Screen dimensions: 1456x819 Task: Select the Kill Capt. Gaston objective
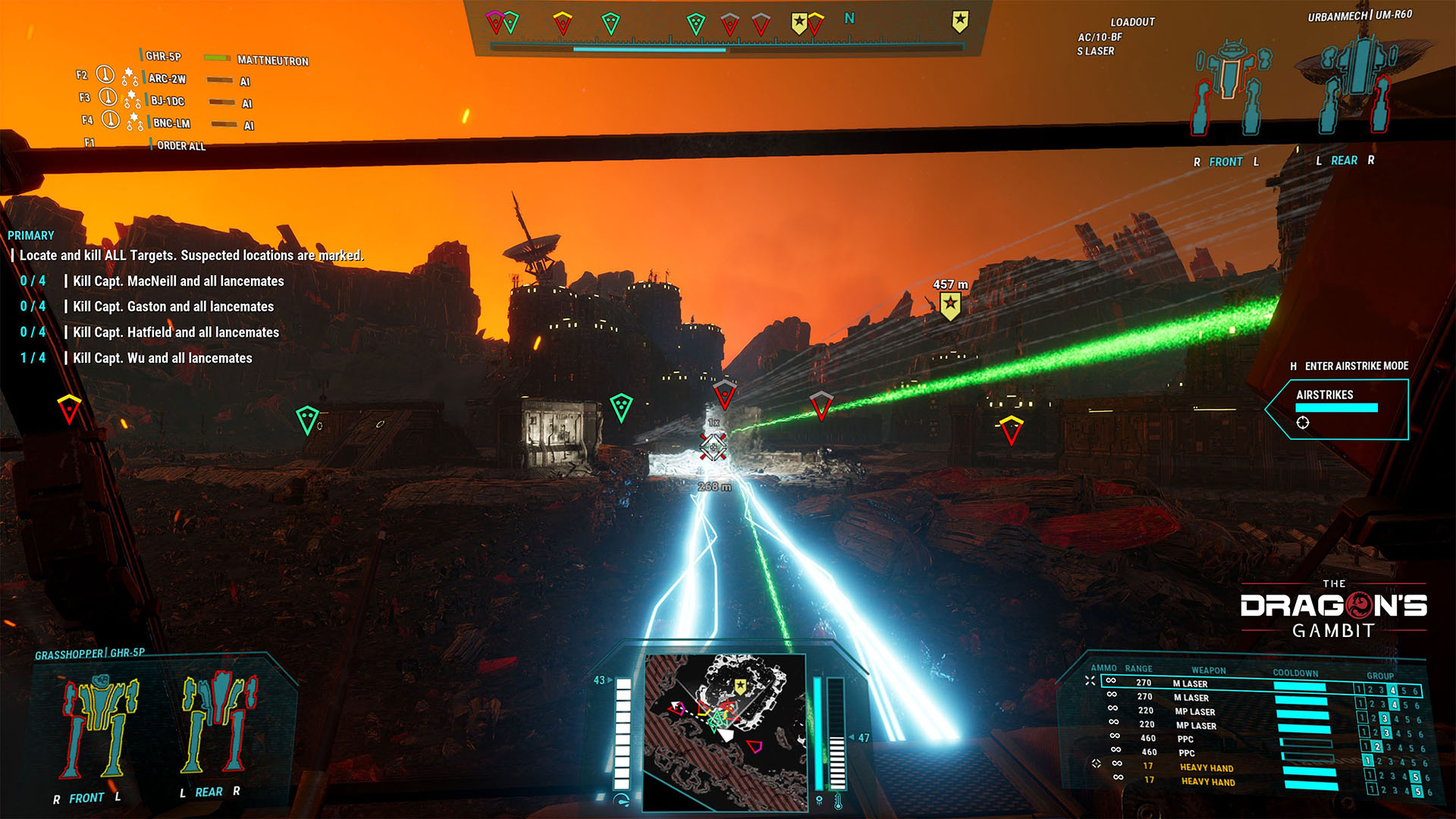(173, 306)
